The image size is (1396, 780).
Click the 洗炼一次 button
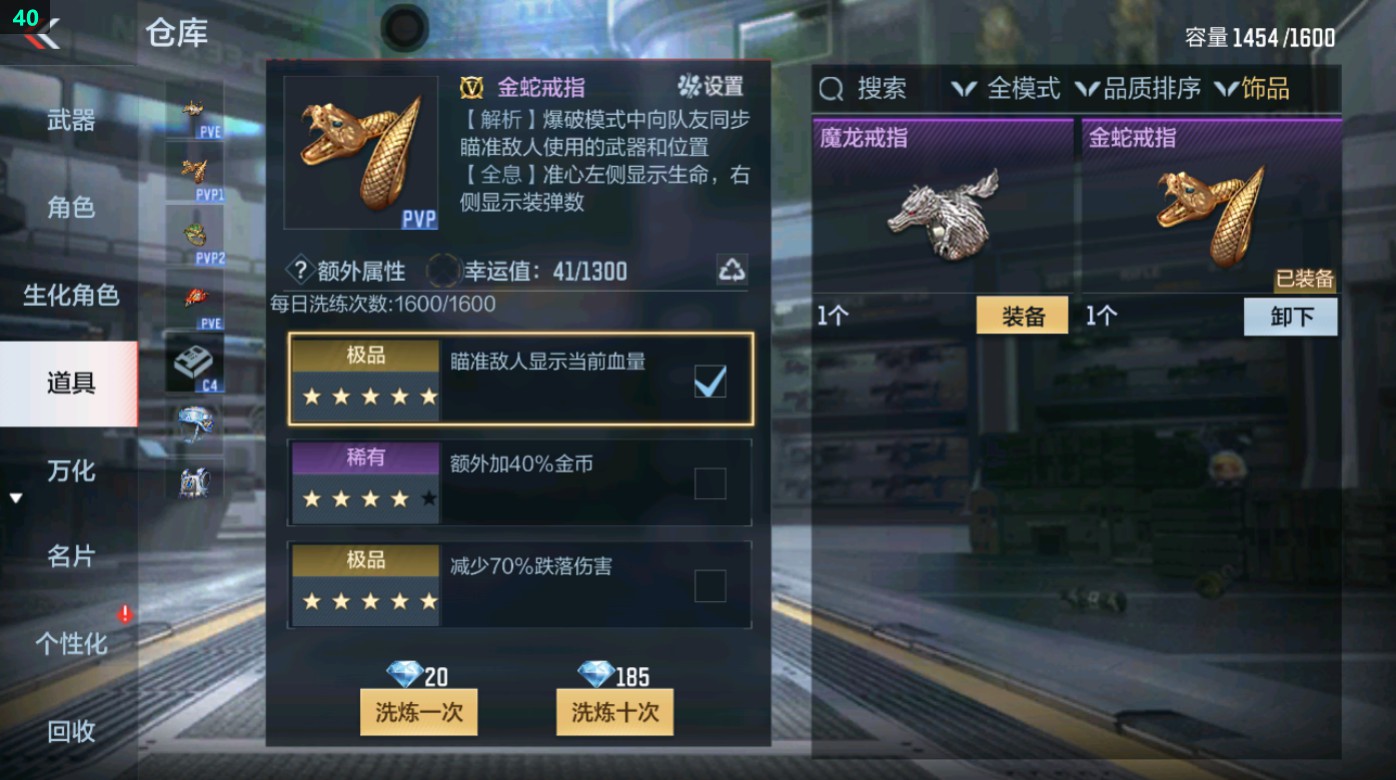click(419, 712)
